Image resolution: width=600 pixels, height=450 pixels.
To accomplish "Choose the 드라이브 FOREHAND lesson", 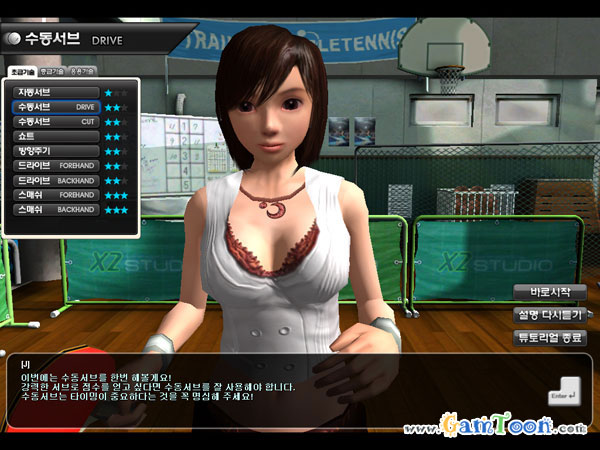I will click(55, 166).
